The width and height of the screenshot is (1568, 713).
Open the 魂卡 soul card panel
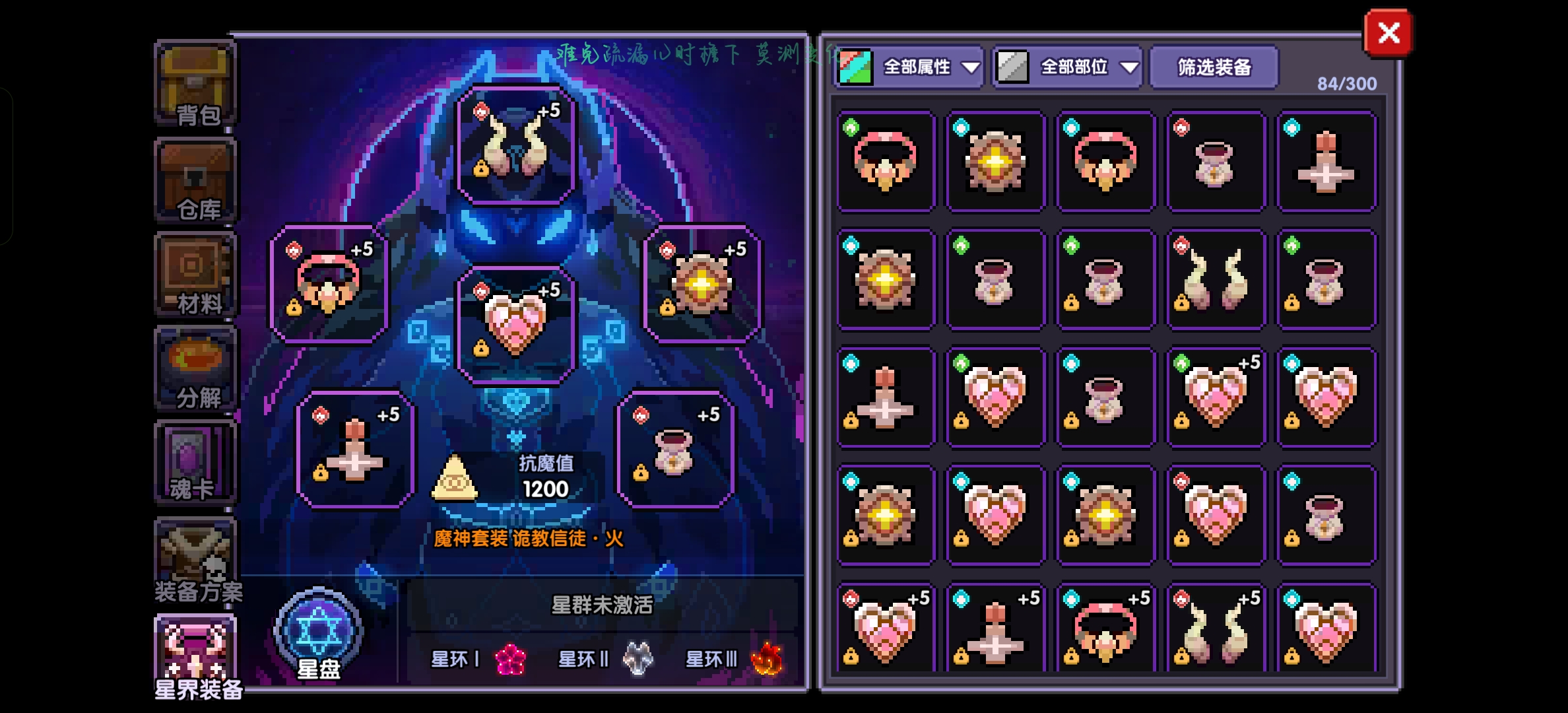195,462
